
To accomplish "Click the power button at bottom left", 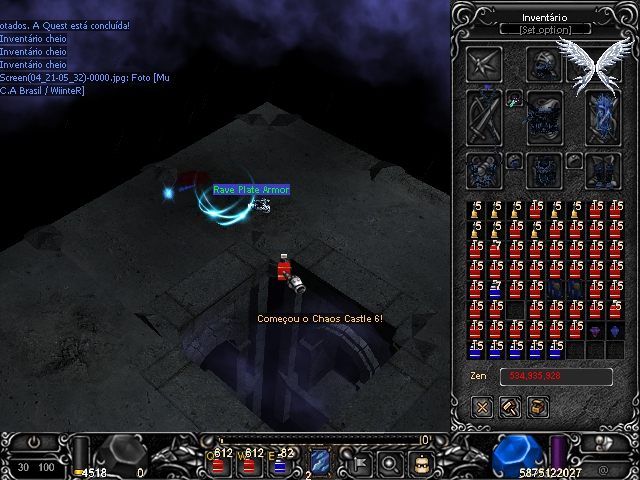I will coord(36,442).
